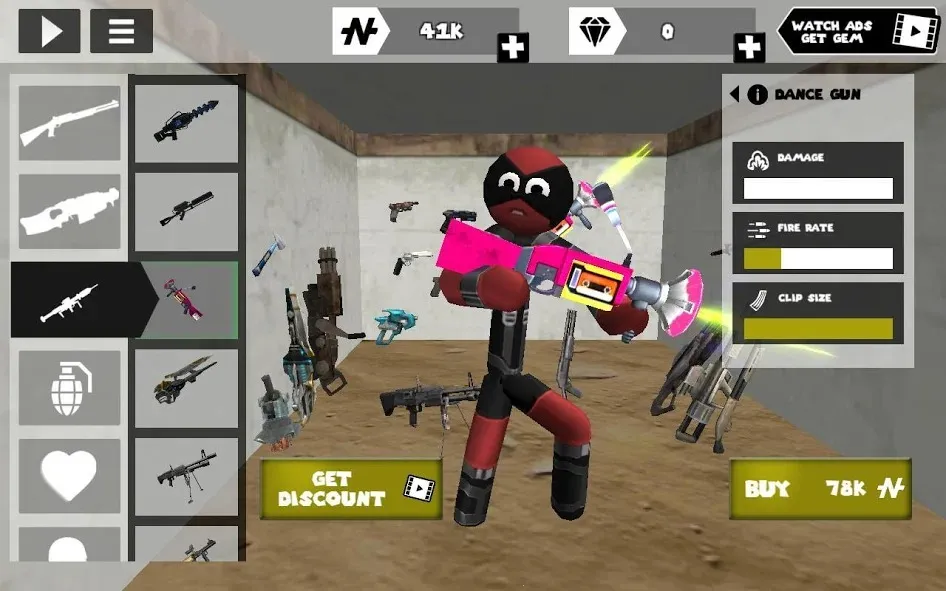946x591 pixels.
Task: Select the pink Dance Gun thumbnail
Action: point(189,300)
